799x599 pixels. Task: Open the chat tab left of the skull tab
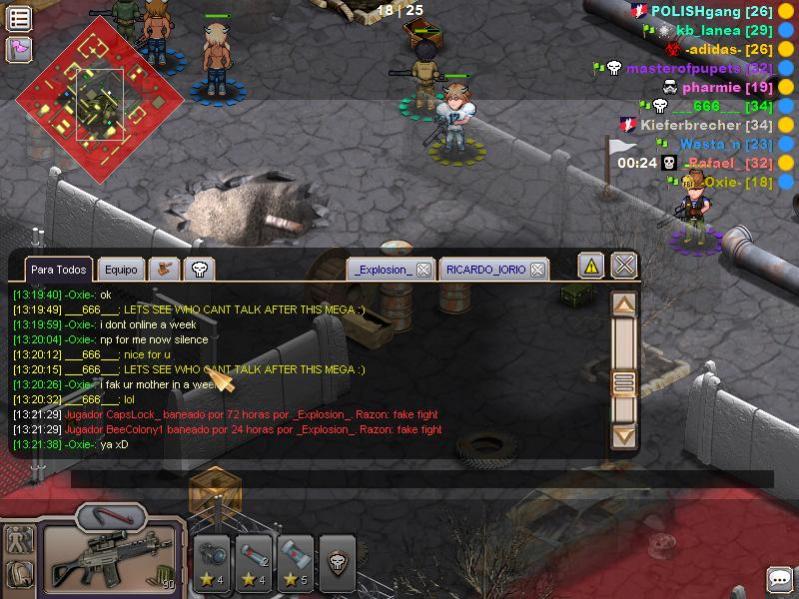[x=164, y=269]
